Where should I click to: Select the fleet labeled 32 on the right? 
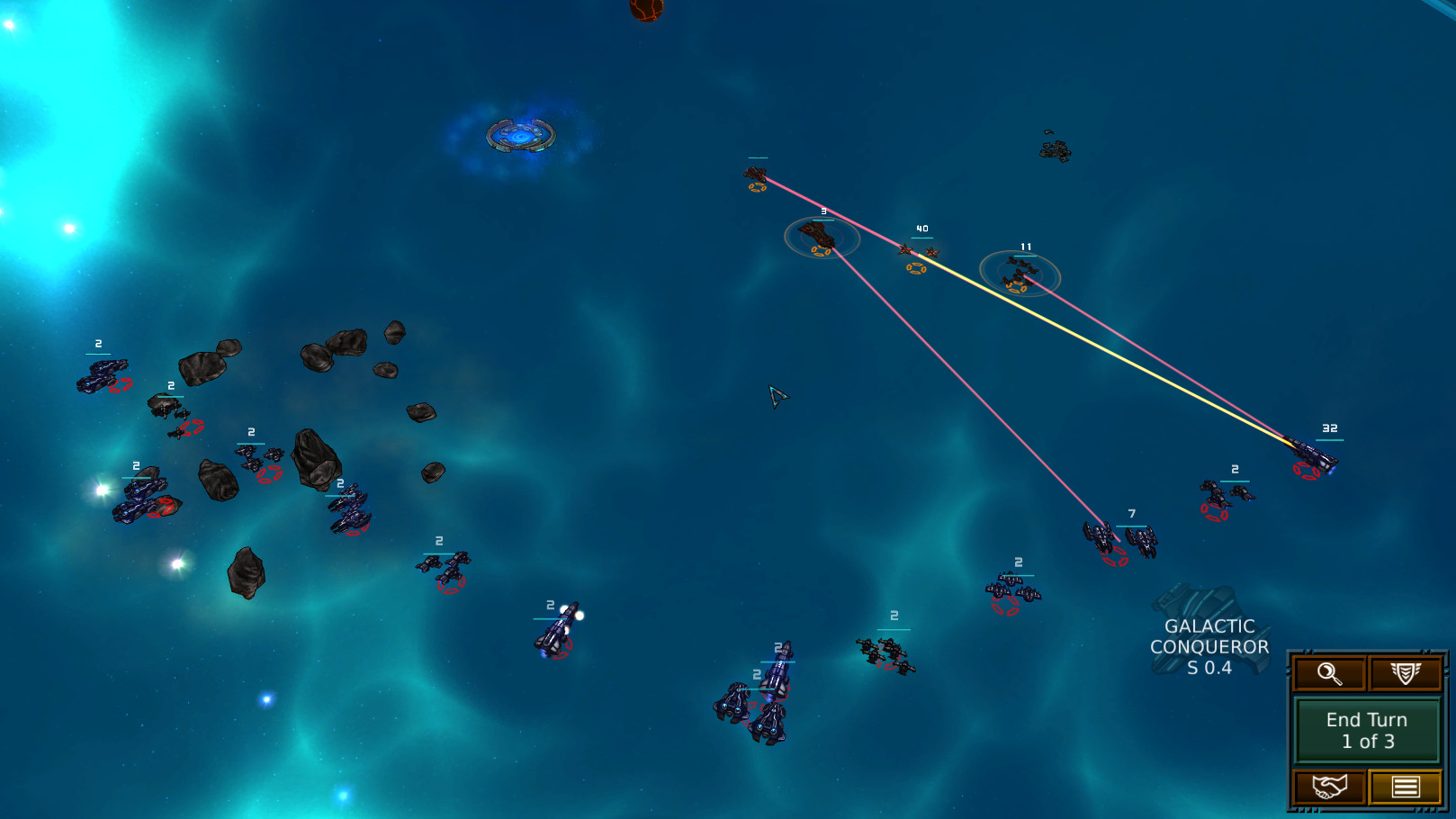(1310, 450)
